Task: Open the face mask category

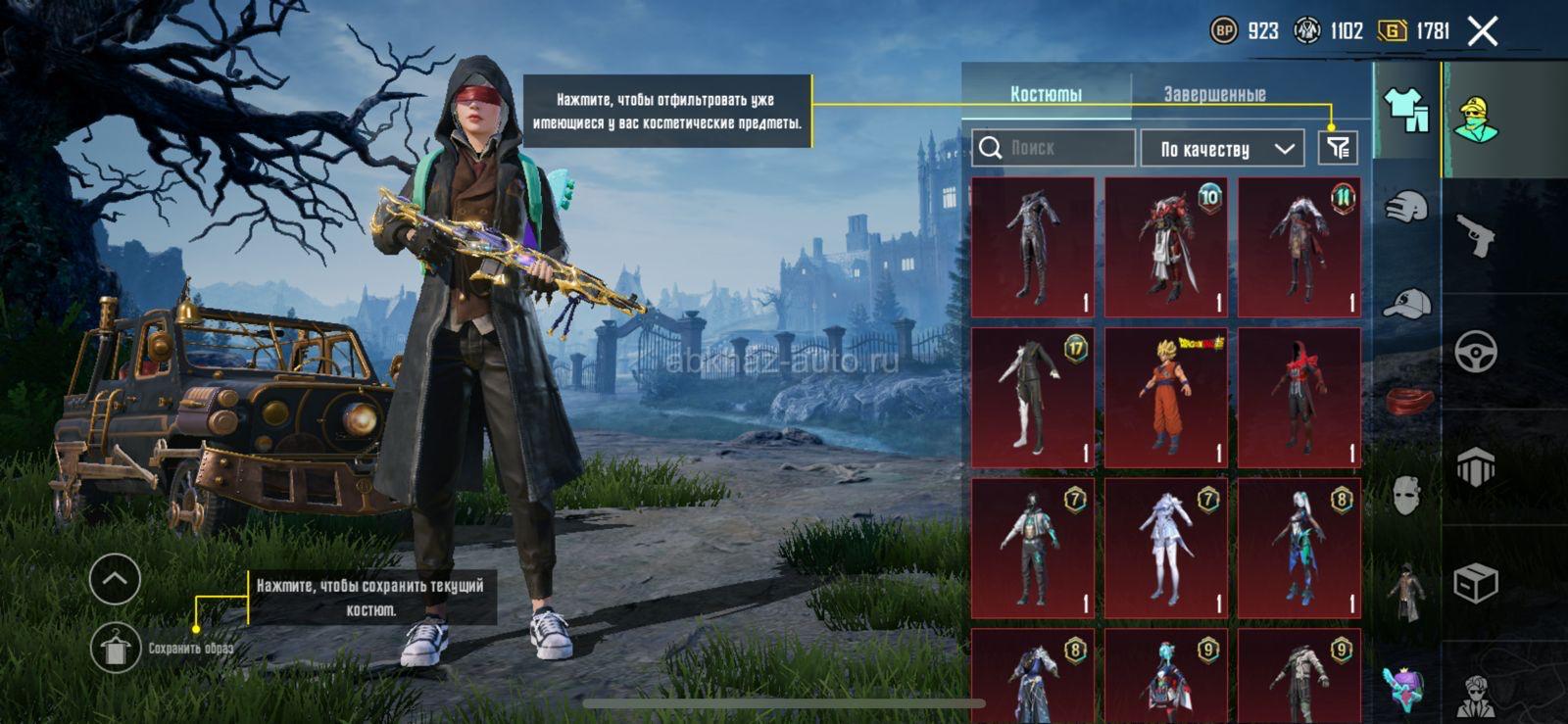Action: point(1406,496)
